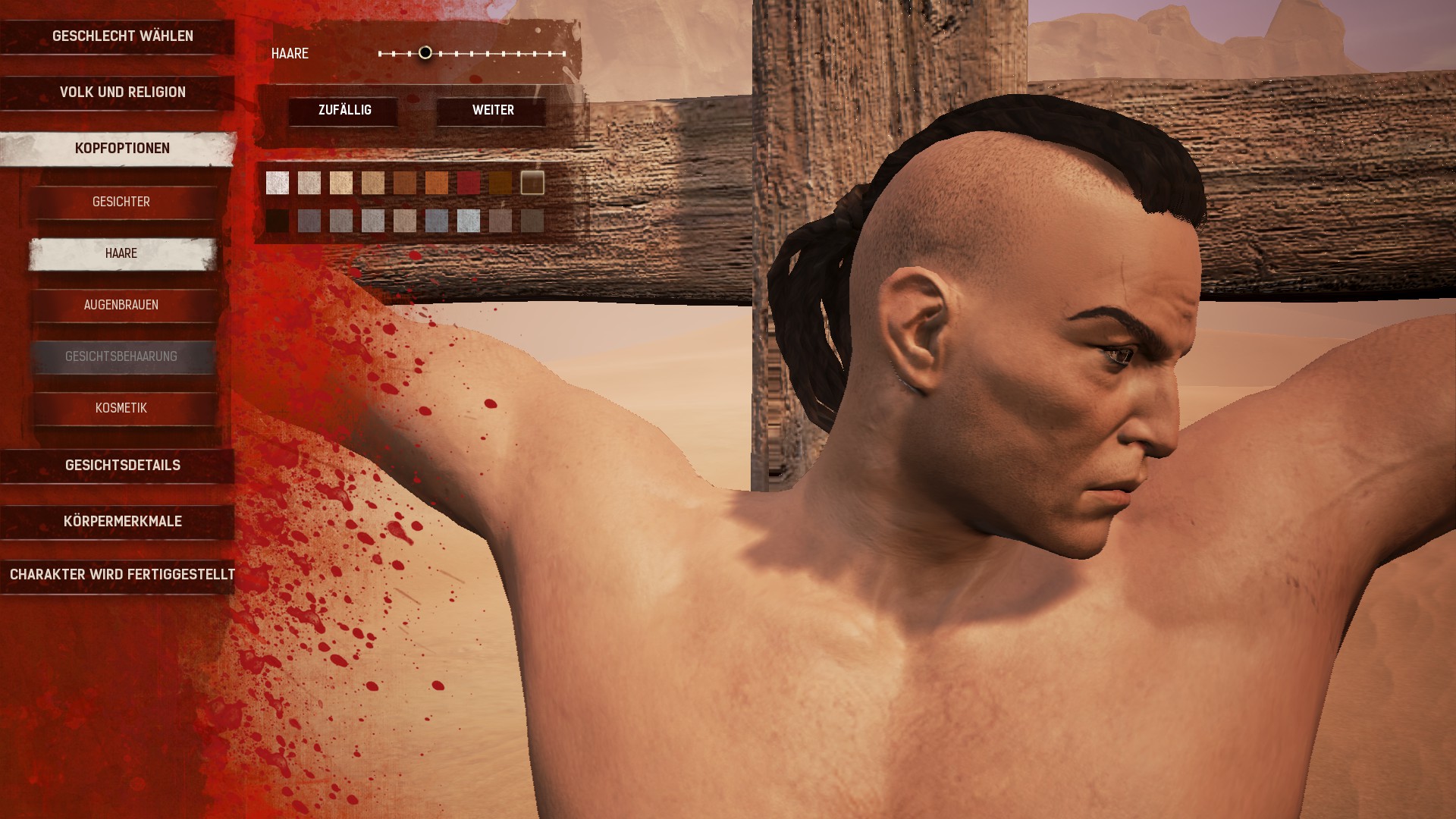Pick the bright red hair color swatch
The image size is (1456, 819).
(x=469, y=183)
